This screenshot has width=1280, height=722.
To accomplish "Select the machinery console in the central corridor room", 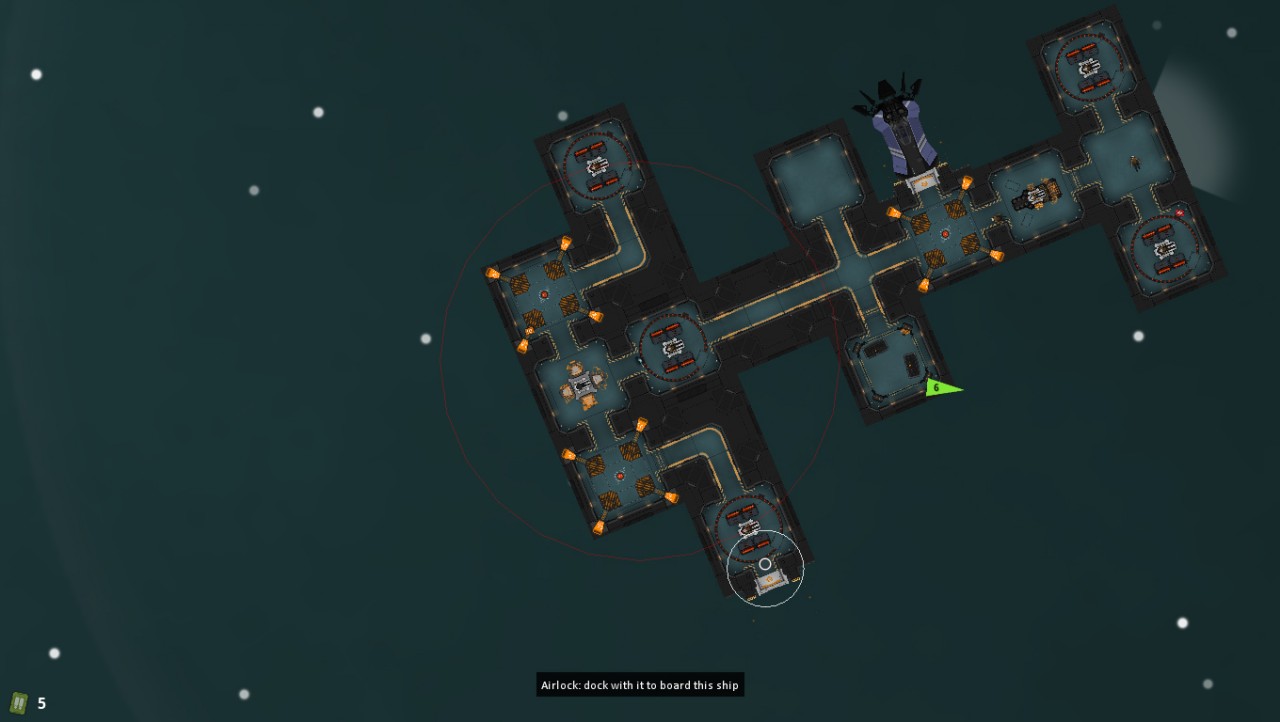I will (x=672, y=349).
